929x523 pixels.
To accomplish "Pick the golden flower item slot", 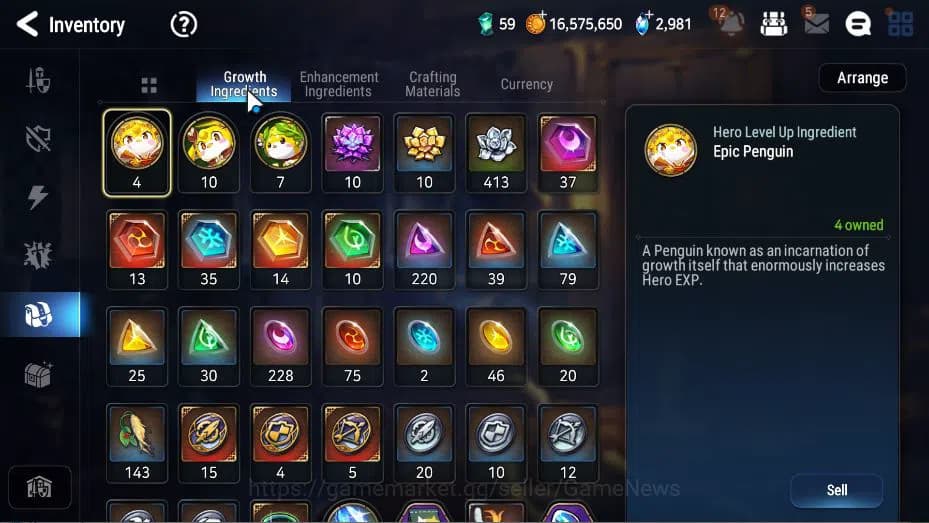I will pyautogui.click(x=424, y=152).
